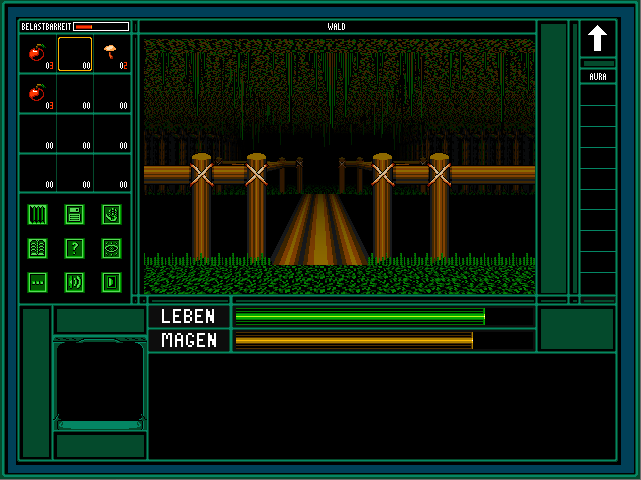Viewport: 641px width, 480px height.
Task: Click the three dots icon
Action: tap(38, 282)
